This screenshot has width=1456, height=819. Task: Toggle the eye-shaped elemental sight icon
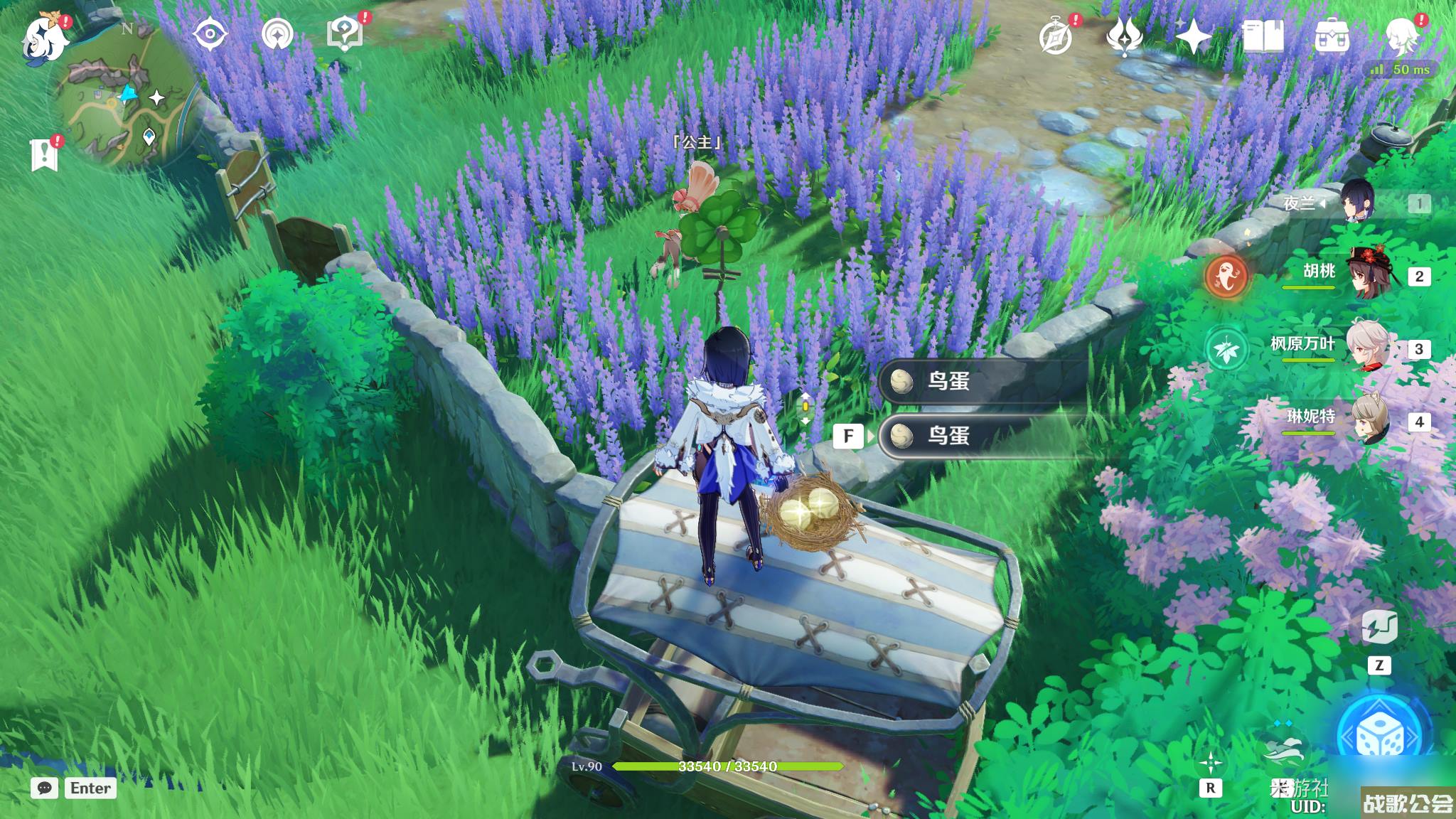[x=210, y=34]
